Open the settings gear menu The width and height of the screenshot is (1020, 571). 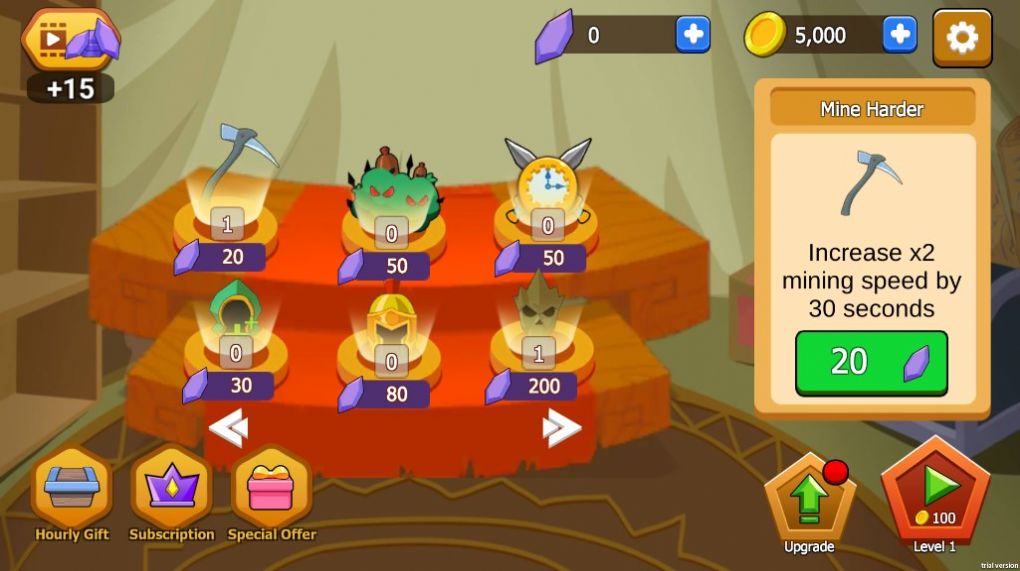(962, 38)
